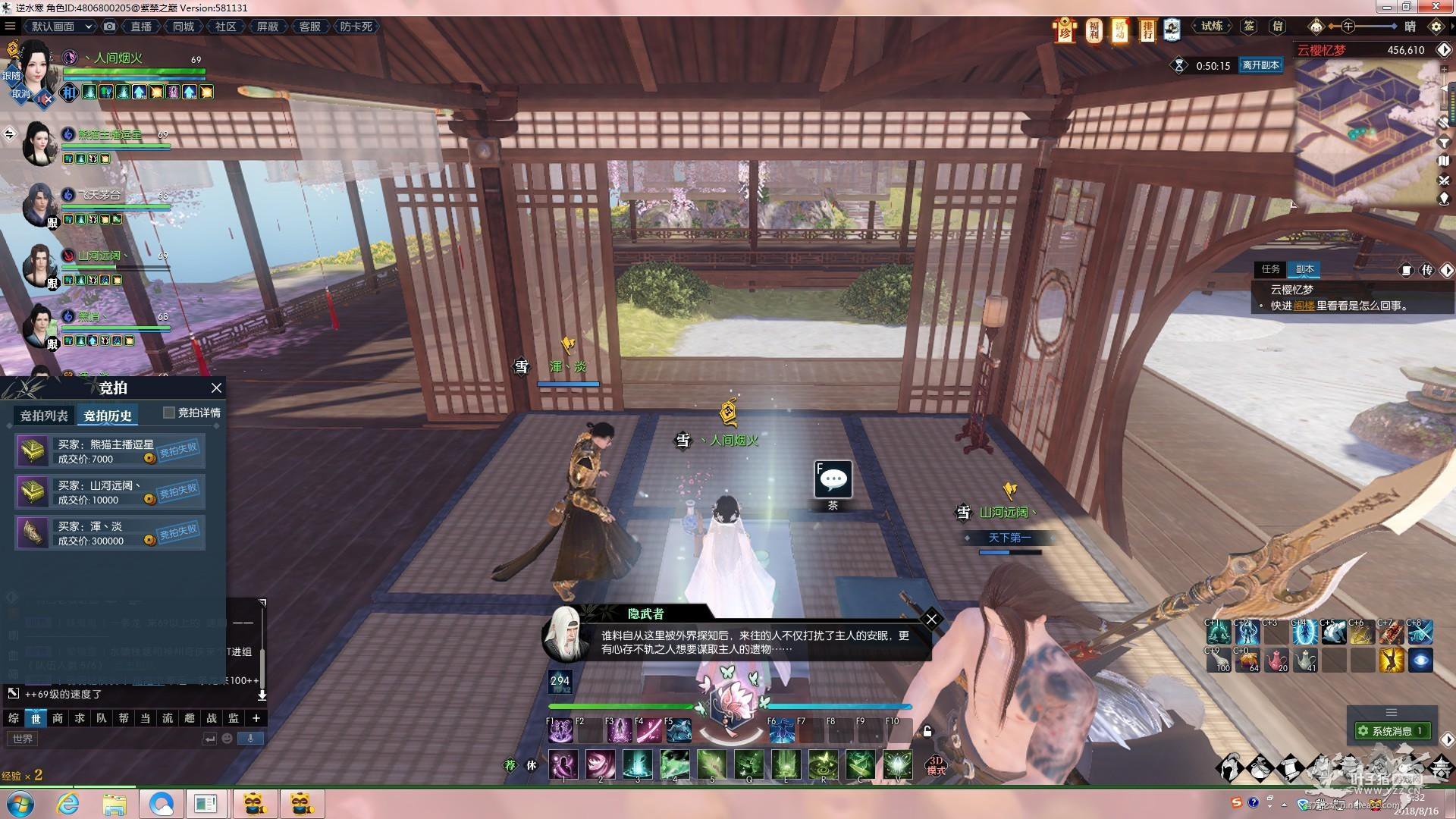Leave the dungeon with 离开副本
Viewport: 1456px width, 819px height.
coord(1260,65)
